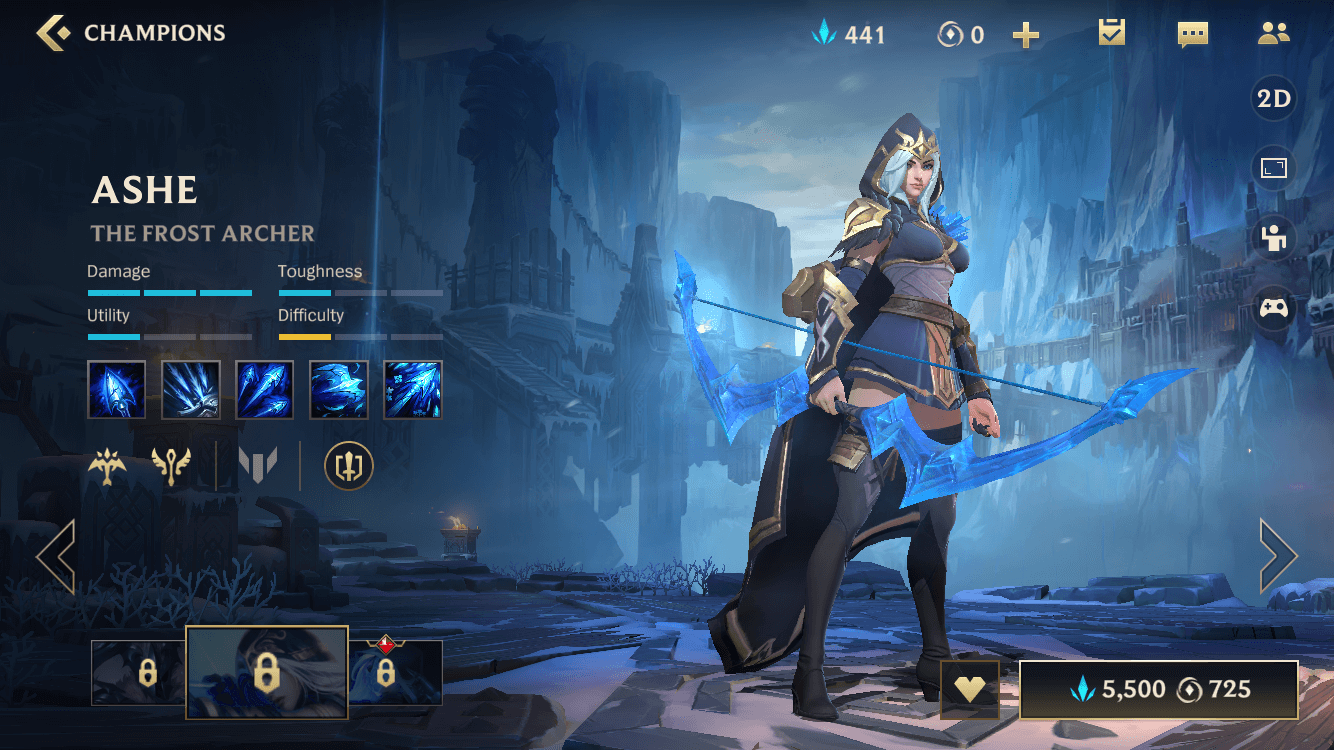
Task: Open the friends list icon
Action: click(x=1272, y=33)
